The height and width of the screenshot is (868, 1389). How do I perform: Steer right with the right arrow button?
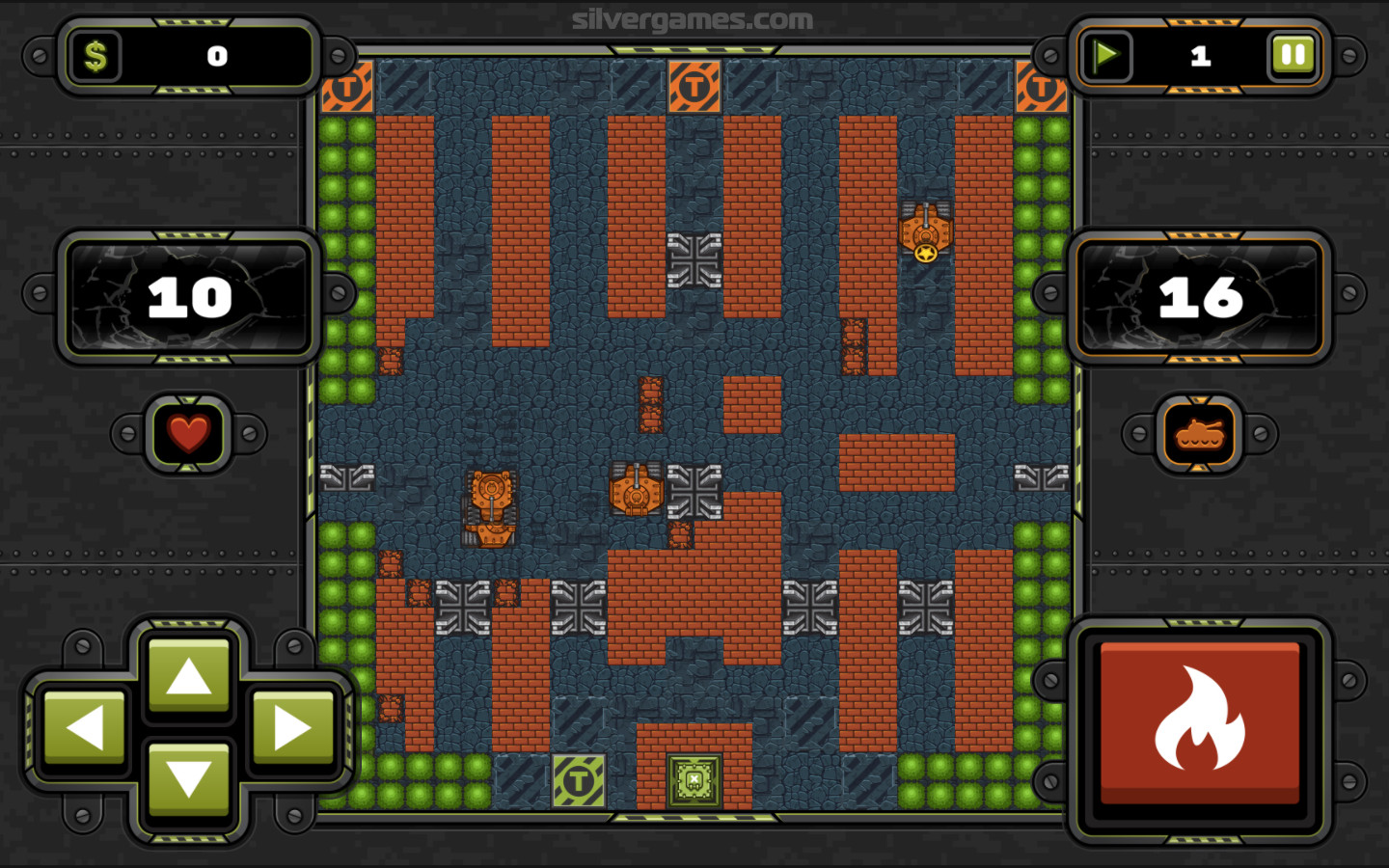pyautogui.click(x=291, y=726)
